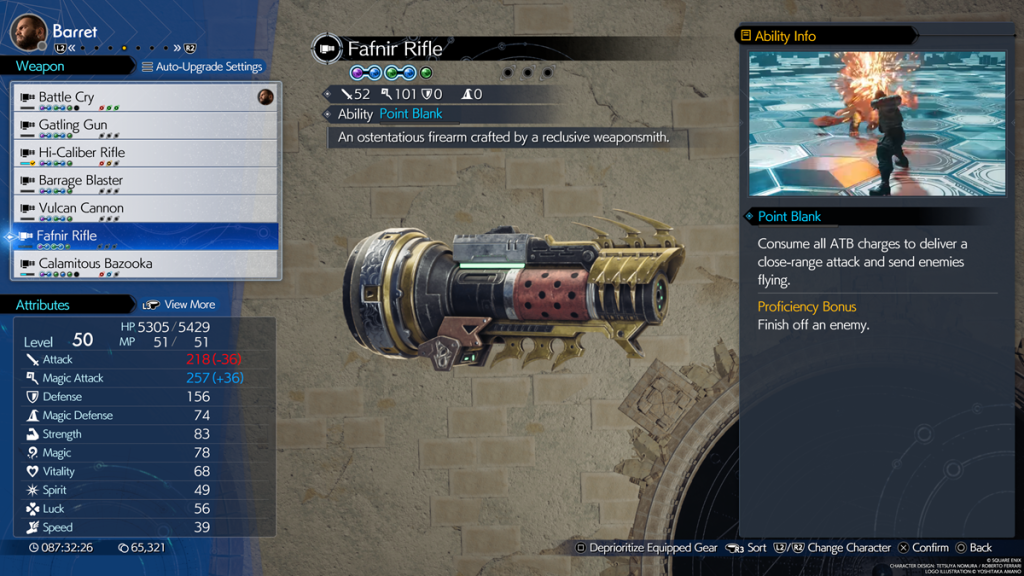Image resolution: width=1024 pixels, height=576 pixels.
Task: Select the Fafnir Rifle materia slots
Action: coord(390,73)
